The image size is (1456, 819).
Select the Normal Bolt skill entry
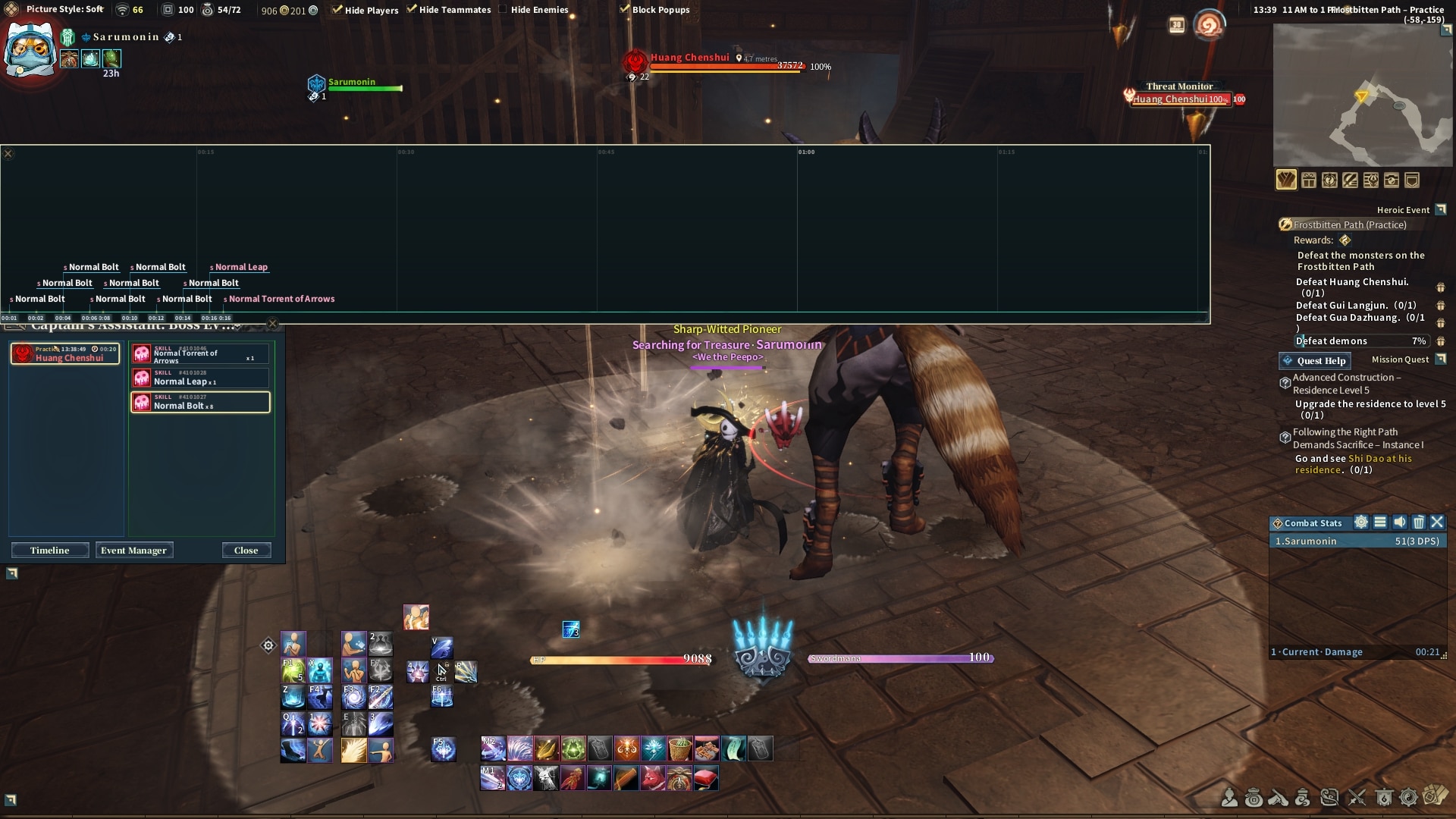click(x=200, y=402)
